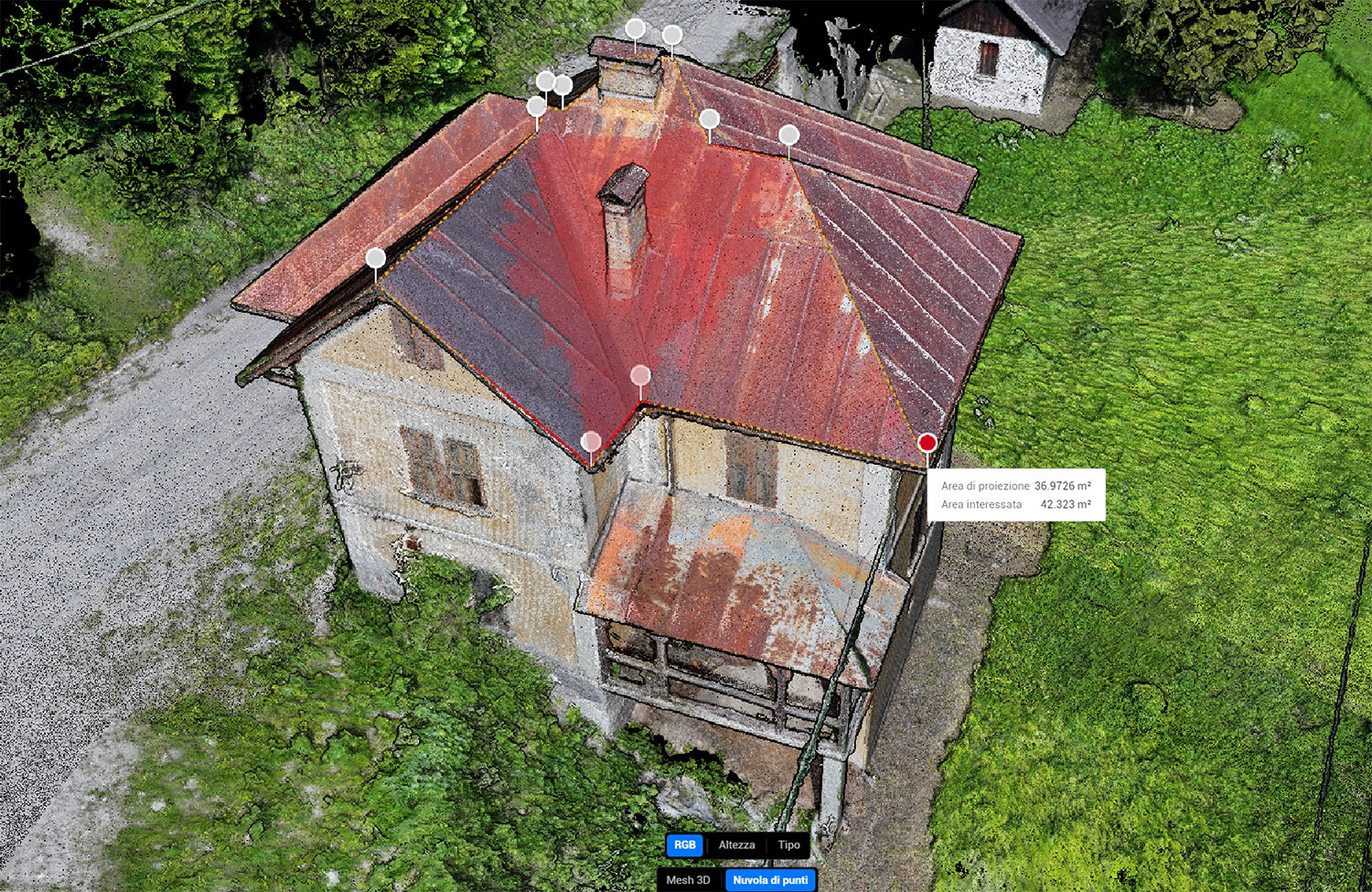The height and width of the screenshot is (892, 1372).
Task: Click the vertex pin on the right roof slope
Action: [x=790, y=134]
